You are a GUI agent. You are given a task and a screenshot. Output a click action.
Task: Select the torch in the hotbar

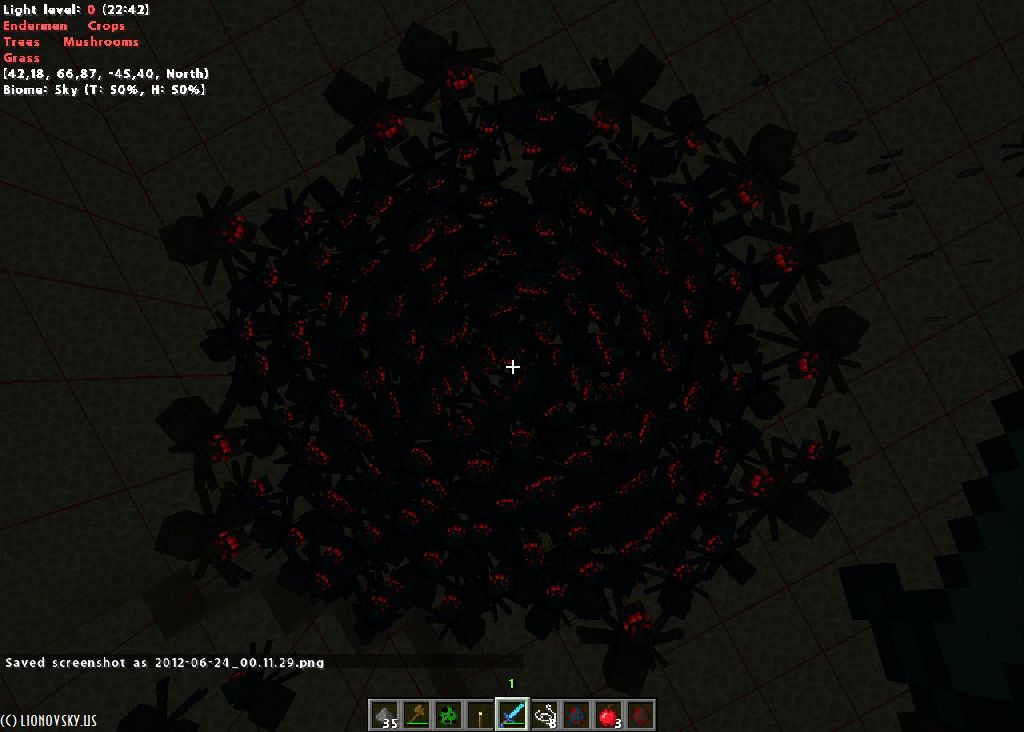click(480, 715)
